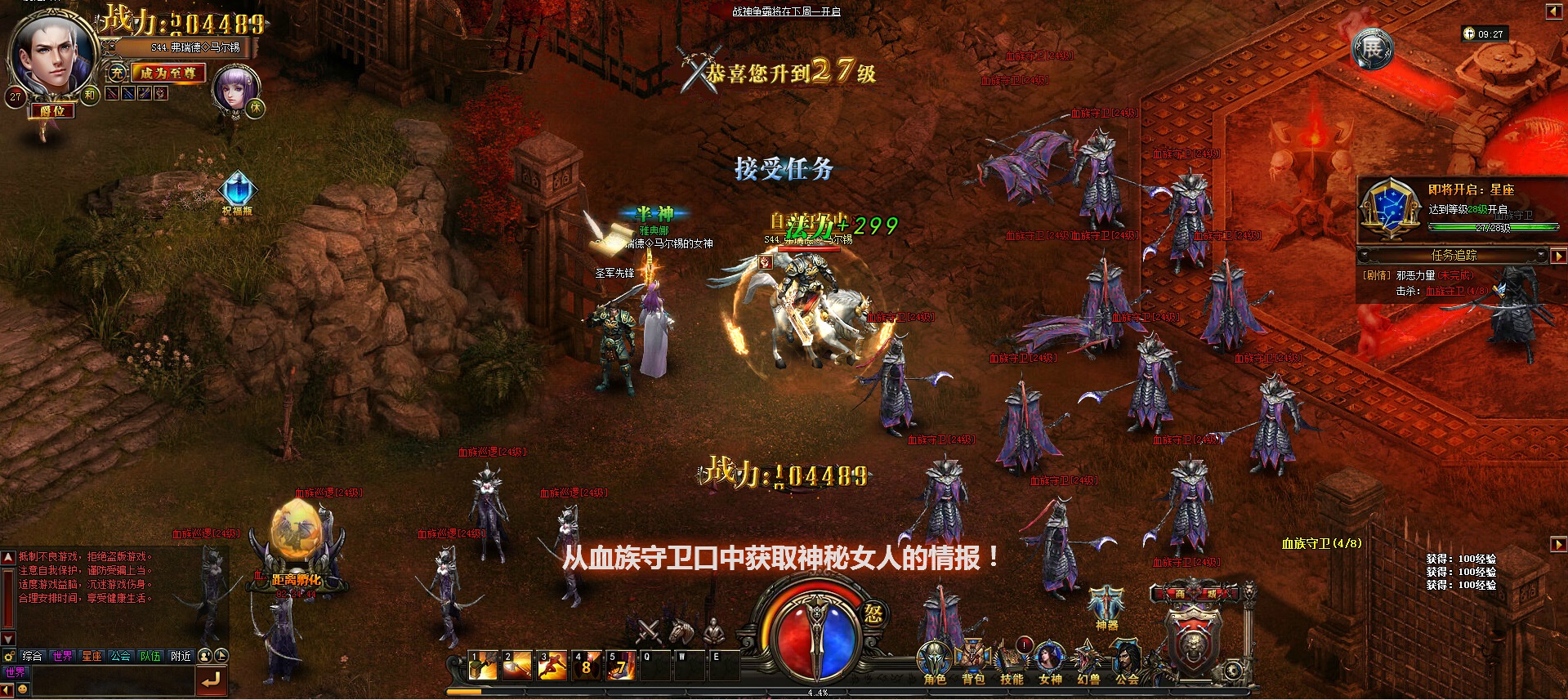Click the right arrow beside the quest panel

click(x=1557, y=256)
